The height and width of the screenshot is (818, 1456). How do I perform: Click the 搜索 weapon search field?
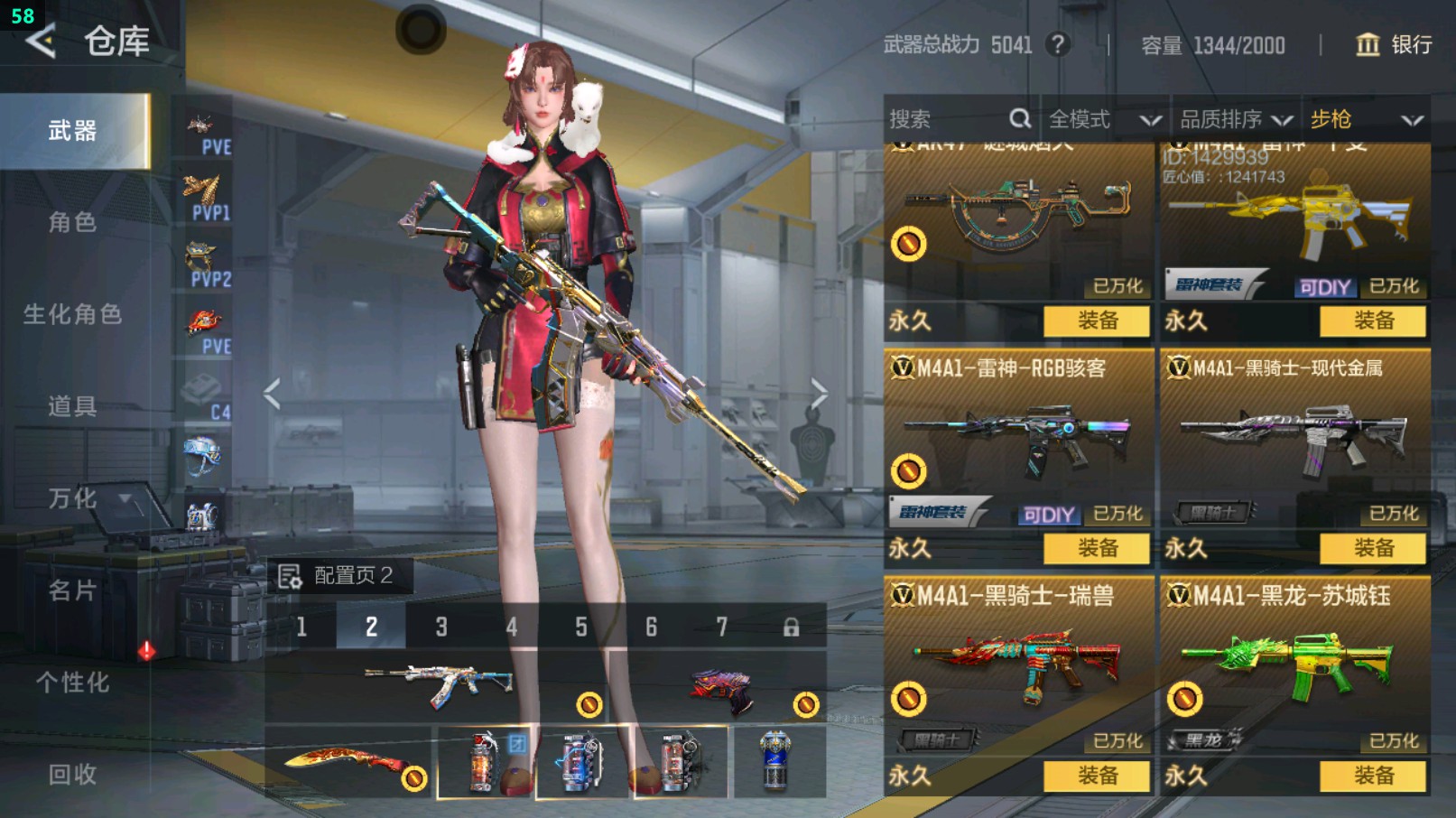pyautogui.click(x=948, y=119)
